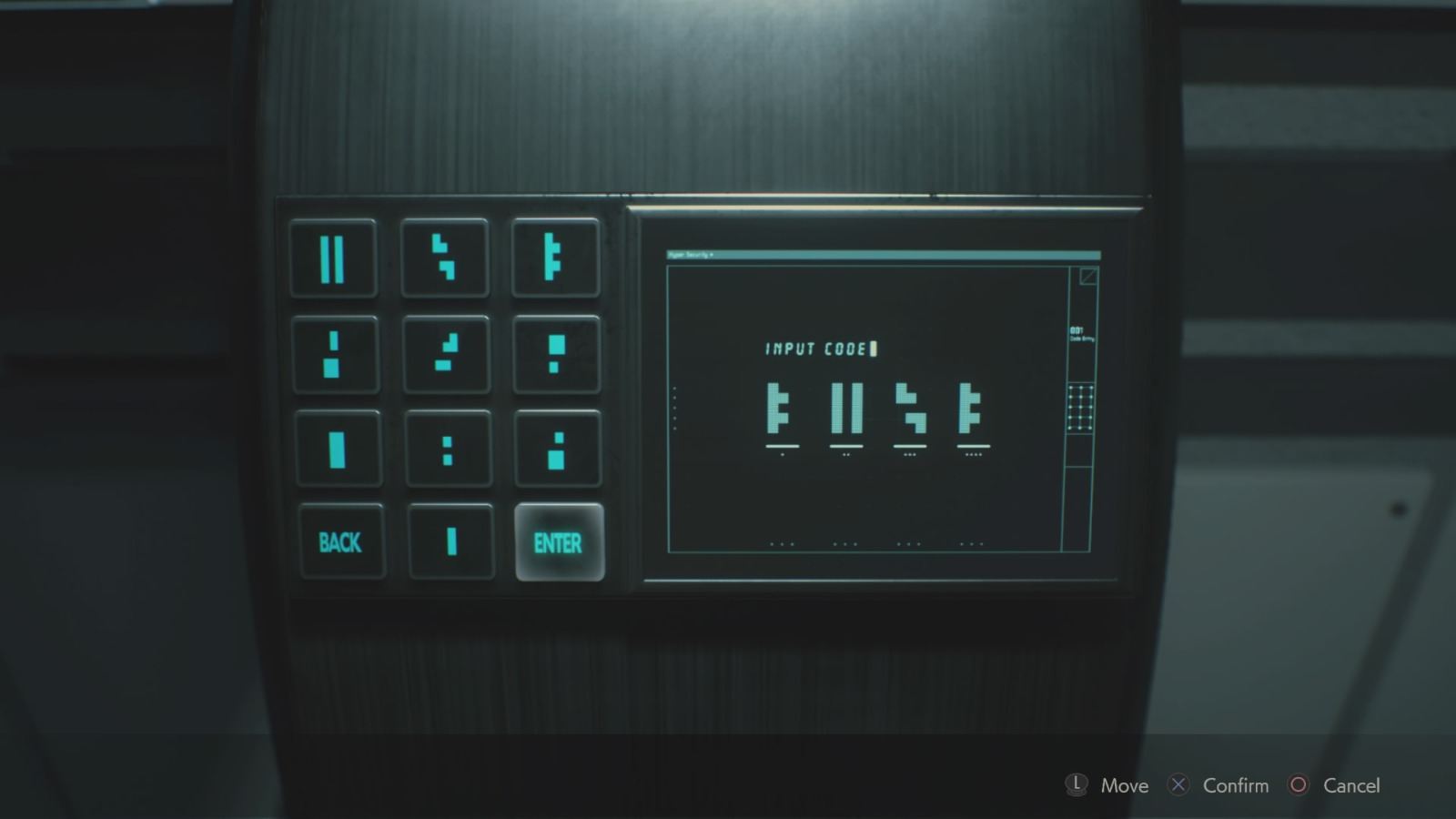
Task: Click the O Cancel prompt icon
Action: click(x=1299, y=784)
